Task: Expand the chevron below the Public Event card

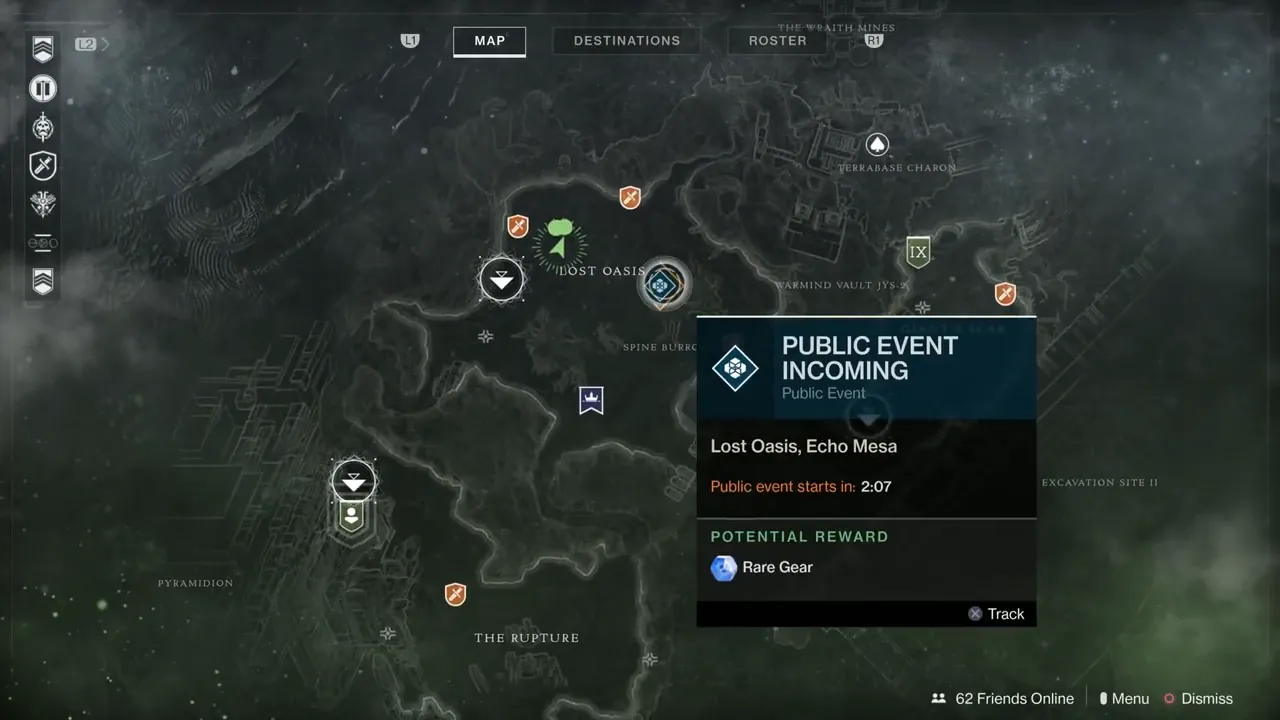Action: coord(866,419)
